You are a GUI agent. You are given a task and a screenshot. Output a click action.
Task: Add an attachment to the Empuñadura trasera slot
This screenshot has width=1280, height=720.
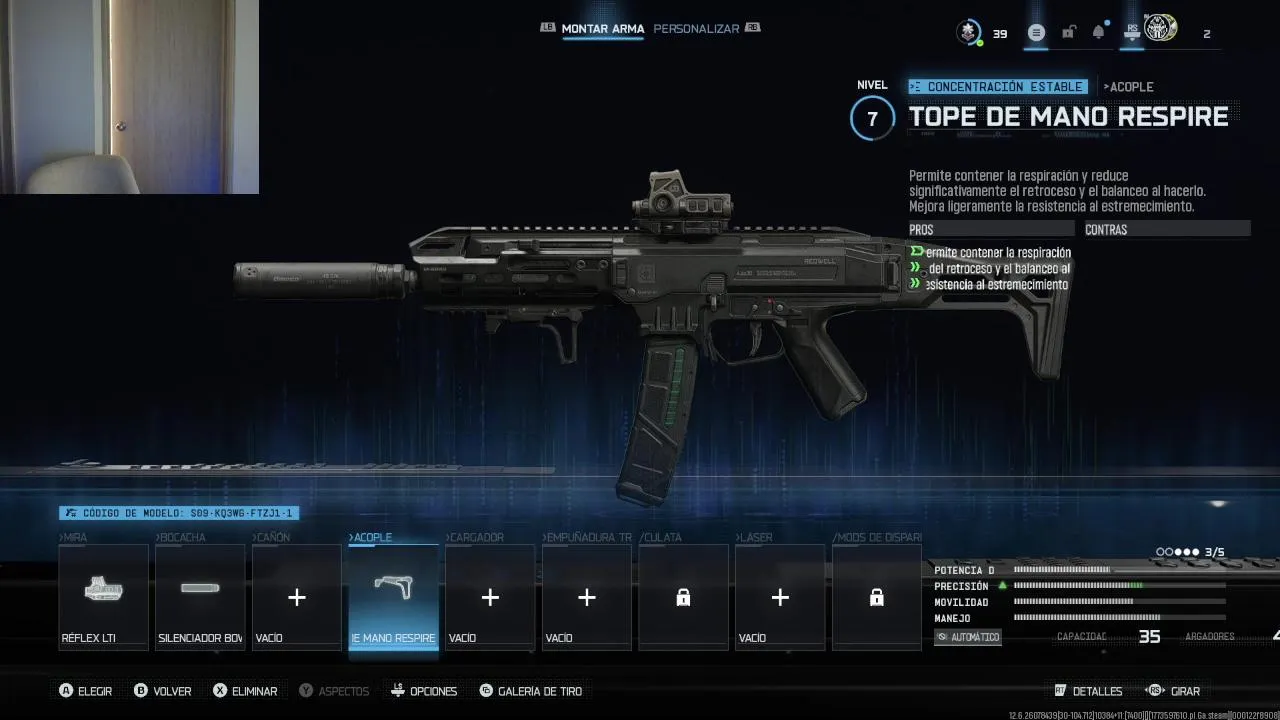[x=587, y=598]
